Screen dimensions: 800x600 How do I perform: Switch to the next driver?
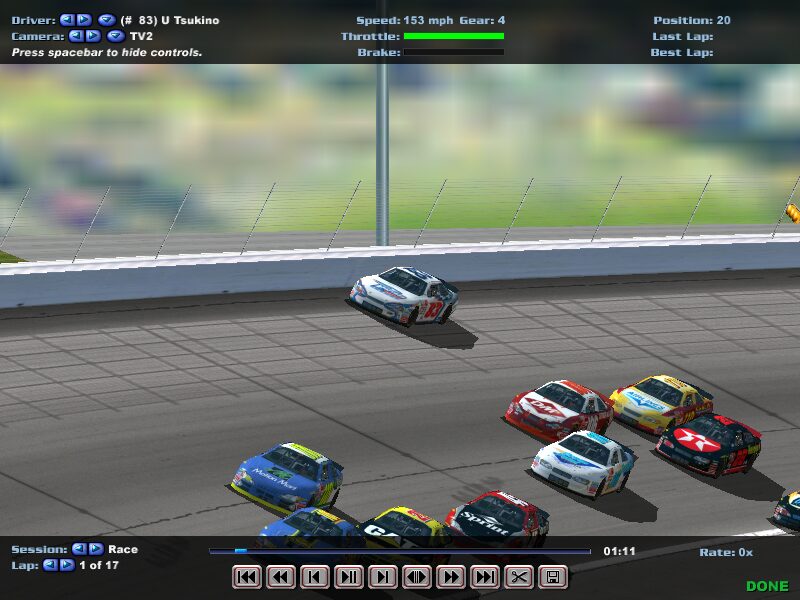point(84,20)
